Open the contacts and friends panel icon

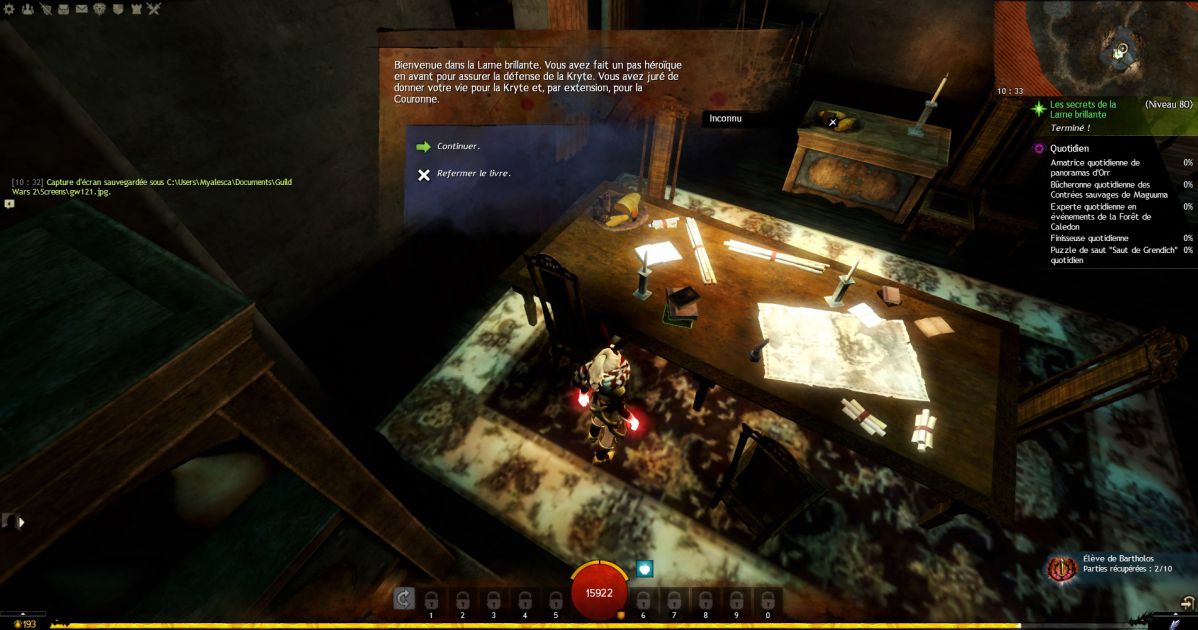tap(27, 9)
